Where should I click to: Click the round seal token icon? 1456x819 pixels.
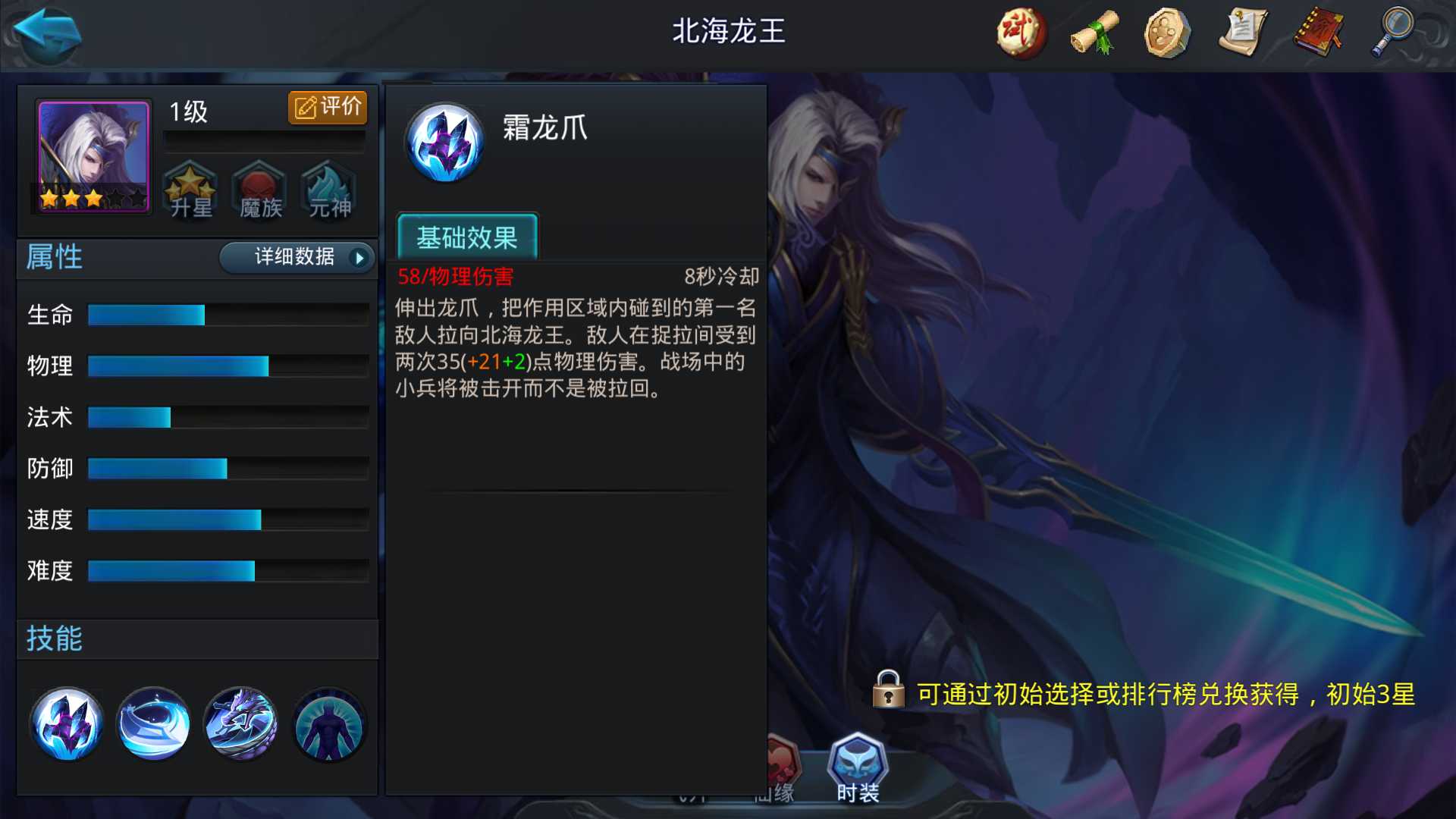tap(1168, 32)
